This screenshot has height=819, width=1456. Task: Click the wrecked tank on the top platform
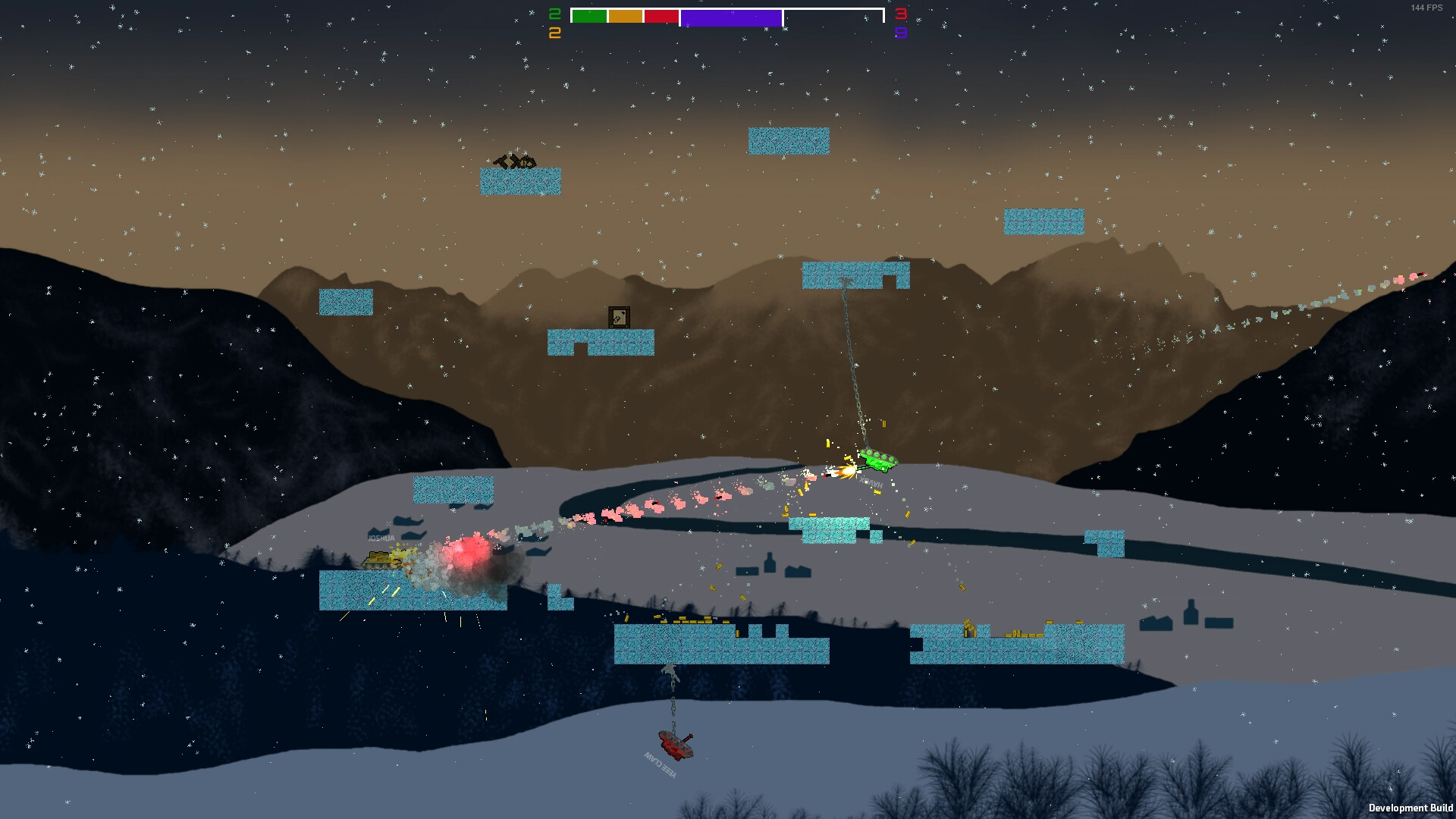[516, 162]
